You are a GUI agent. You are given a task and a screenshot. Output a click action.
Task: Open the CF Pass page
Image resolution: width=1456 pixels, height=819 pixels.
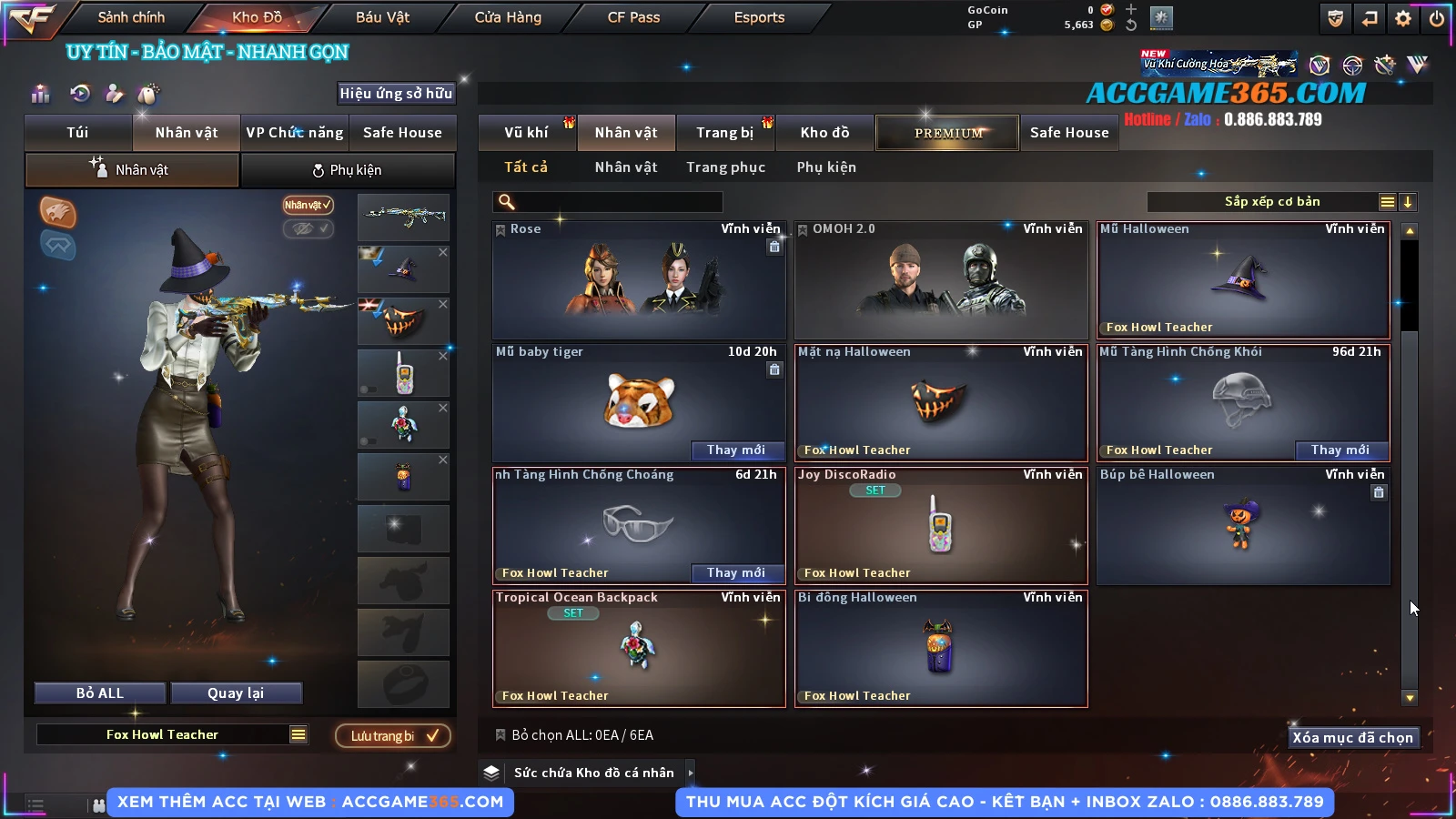(x=633, y=17)
